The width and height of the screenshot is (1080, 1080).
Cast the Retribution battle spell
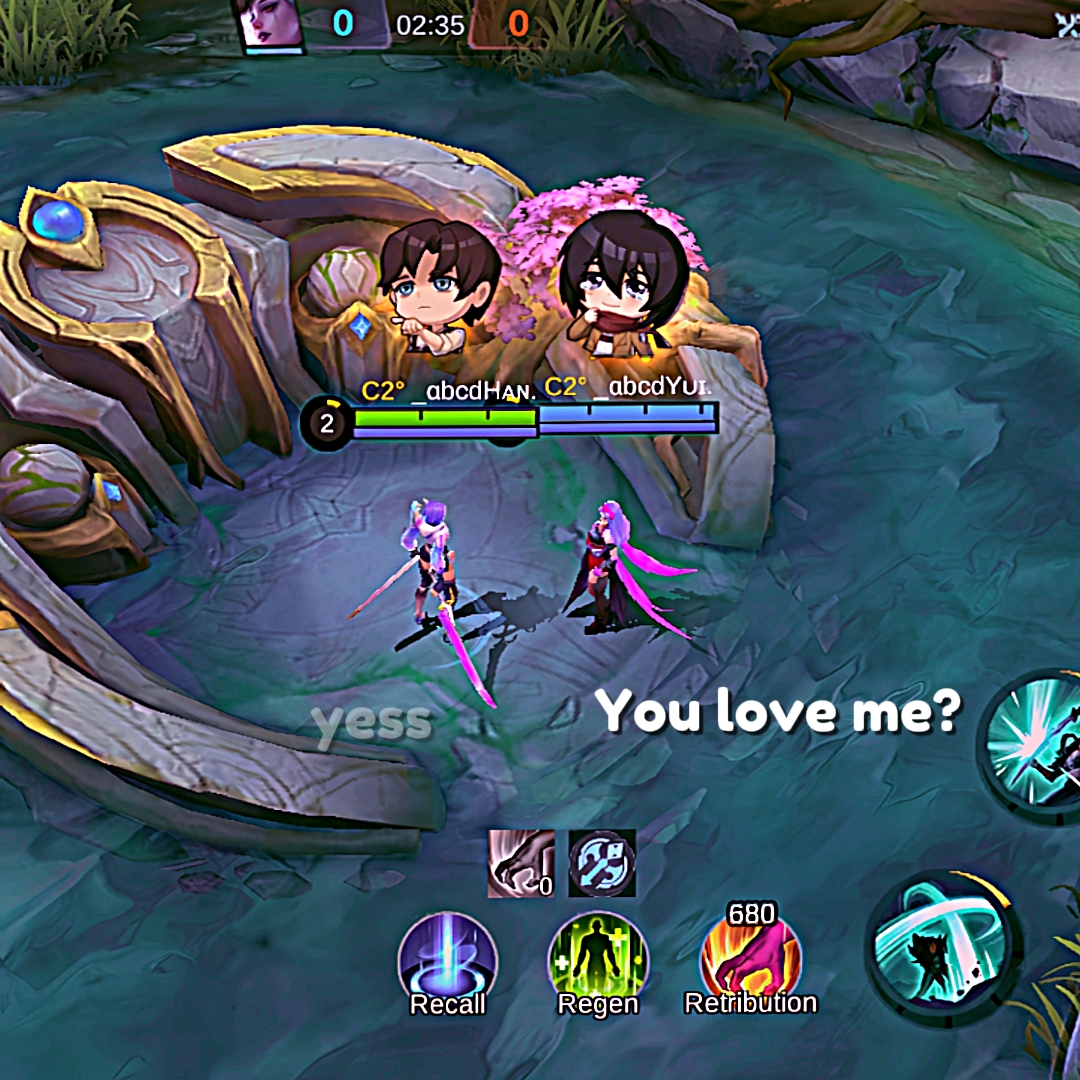(750, 958)
